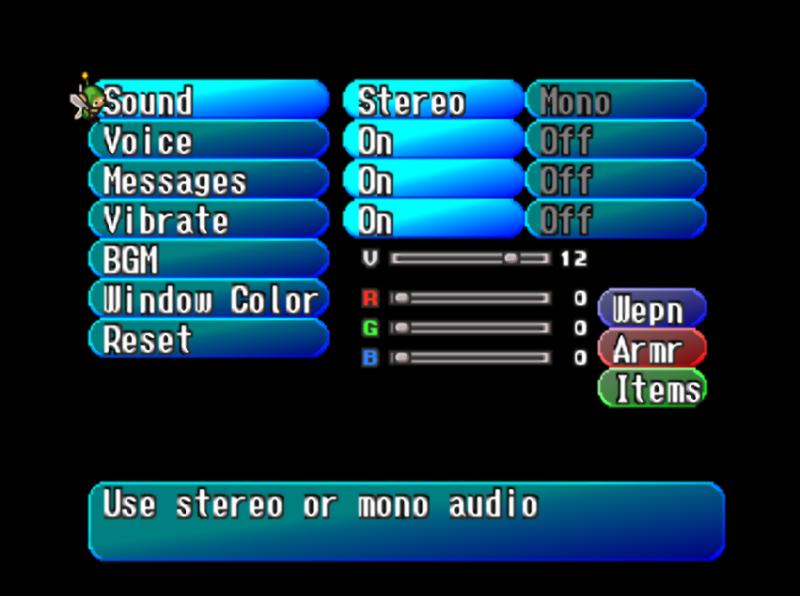Set Messages to Off
The width and height of the screenshot is (800, 596).
616,181
